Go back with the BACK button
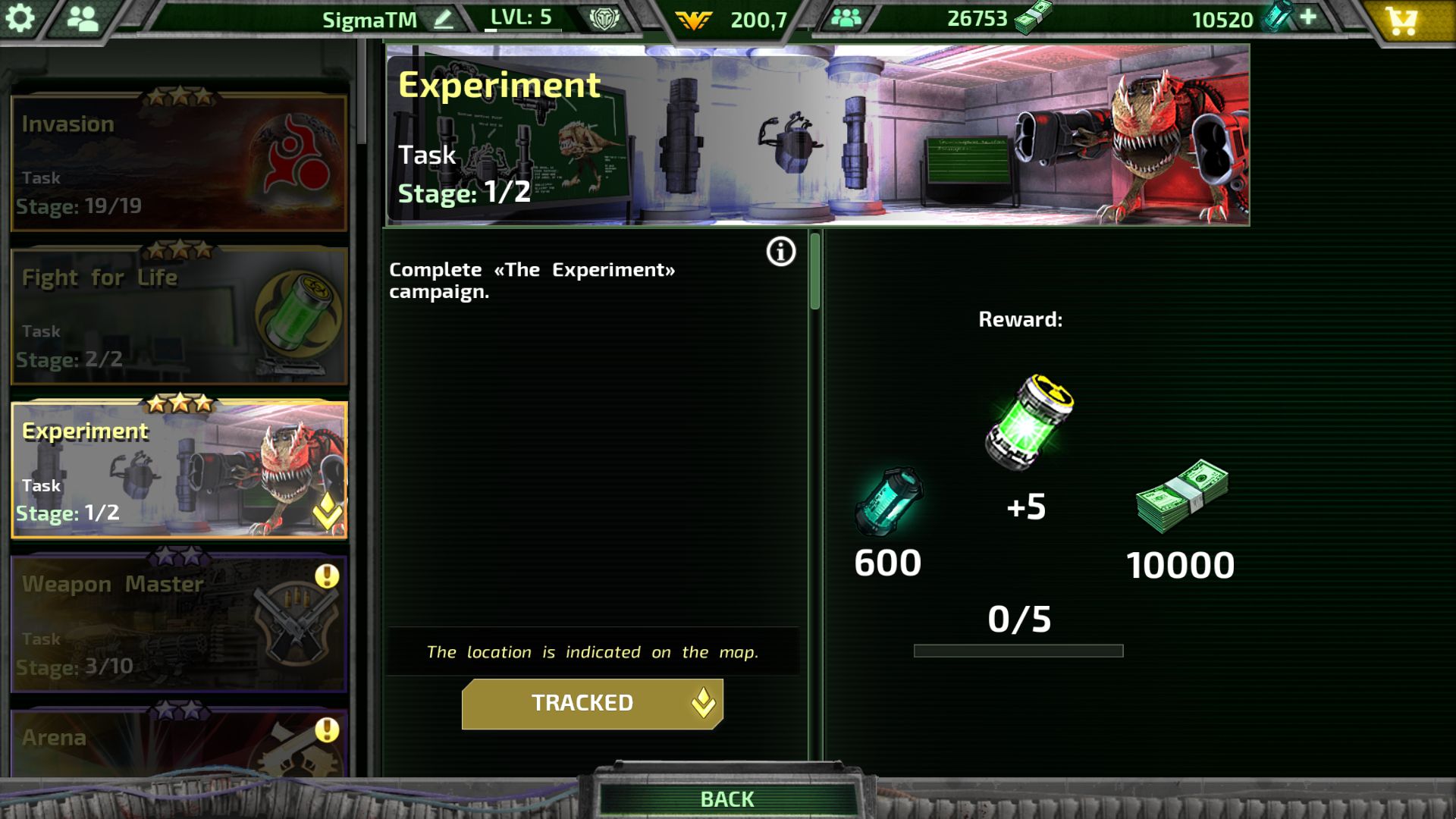 point(726,799)
